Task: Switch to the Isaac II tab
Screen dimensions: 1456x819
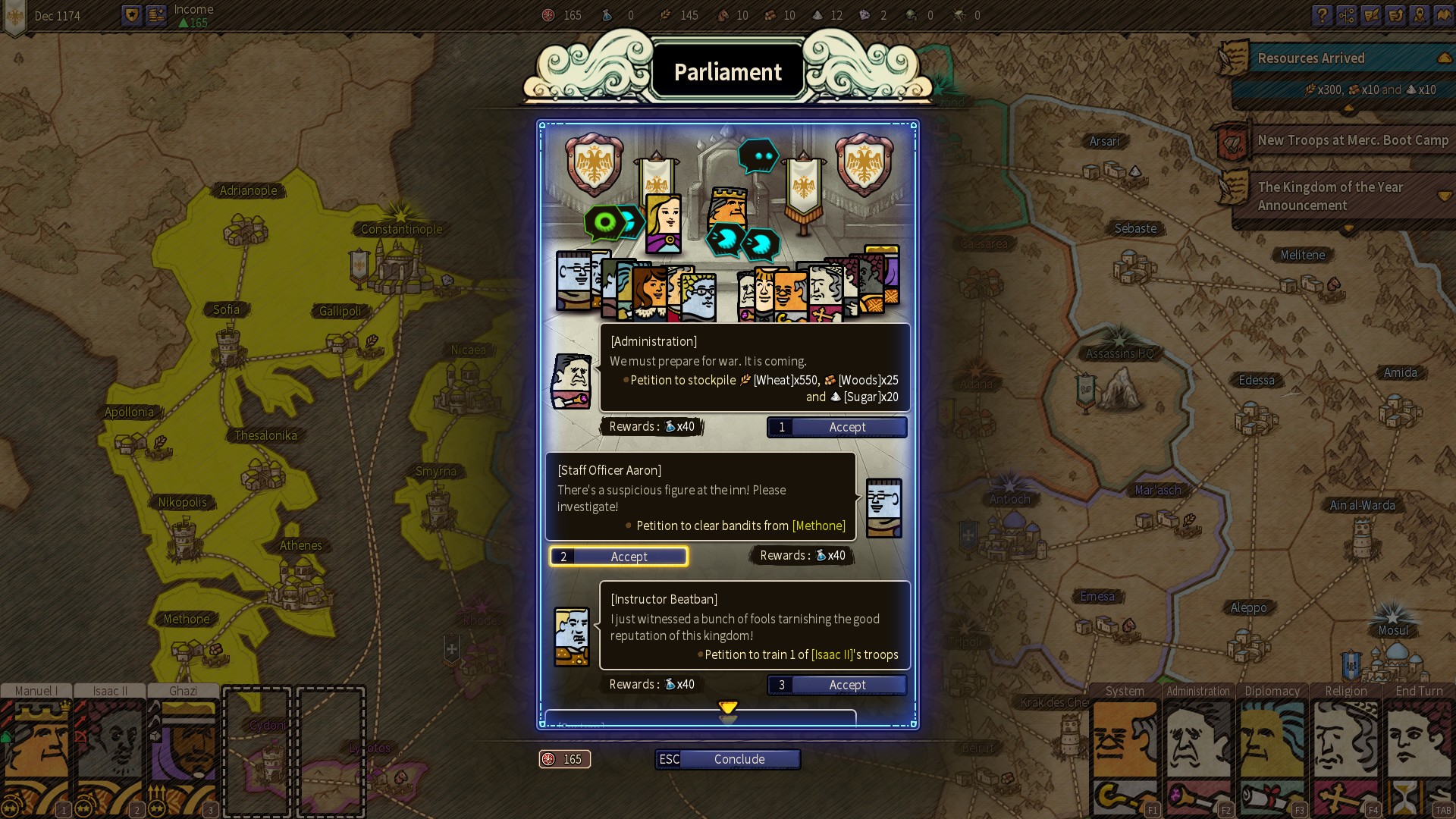Action: [x=109, y=691]
